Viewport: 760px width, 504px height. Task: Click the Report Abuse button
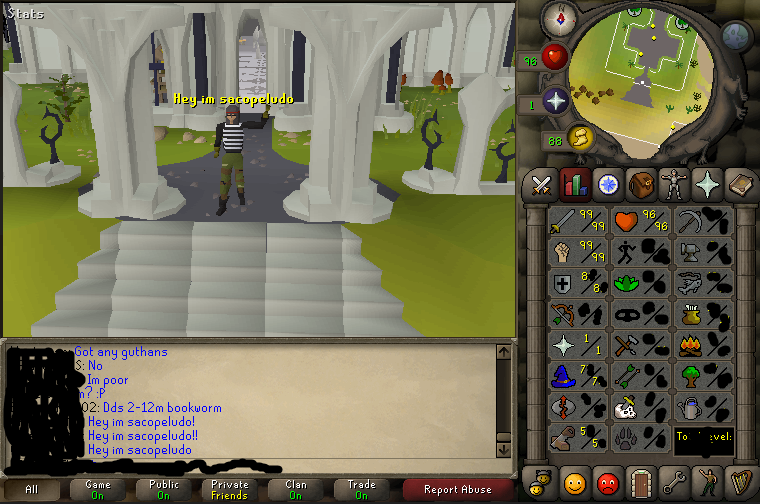(x=457, y=489)
